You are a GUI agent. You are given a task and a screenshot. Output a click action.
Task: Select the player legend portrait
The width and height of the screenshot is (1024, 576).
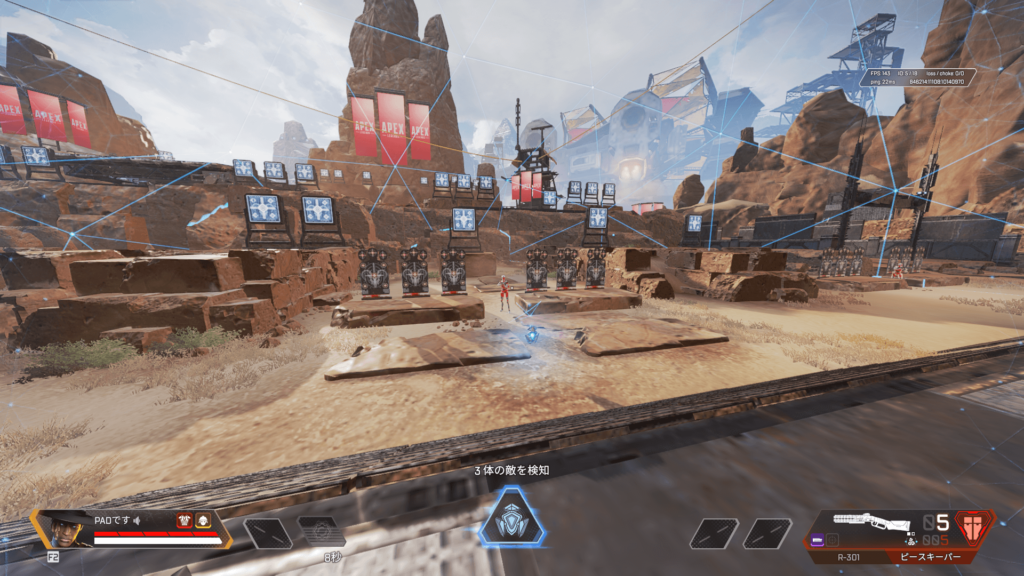click(65, 526)
